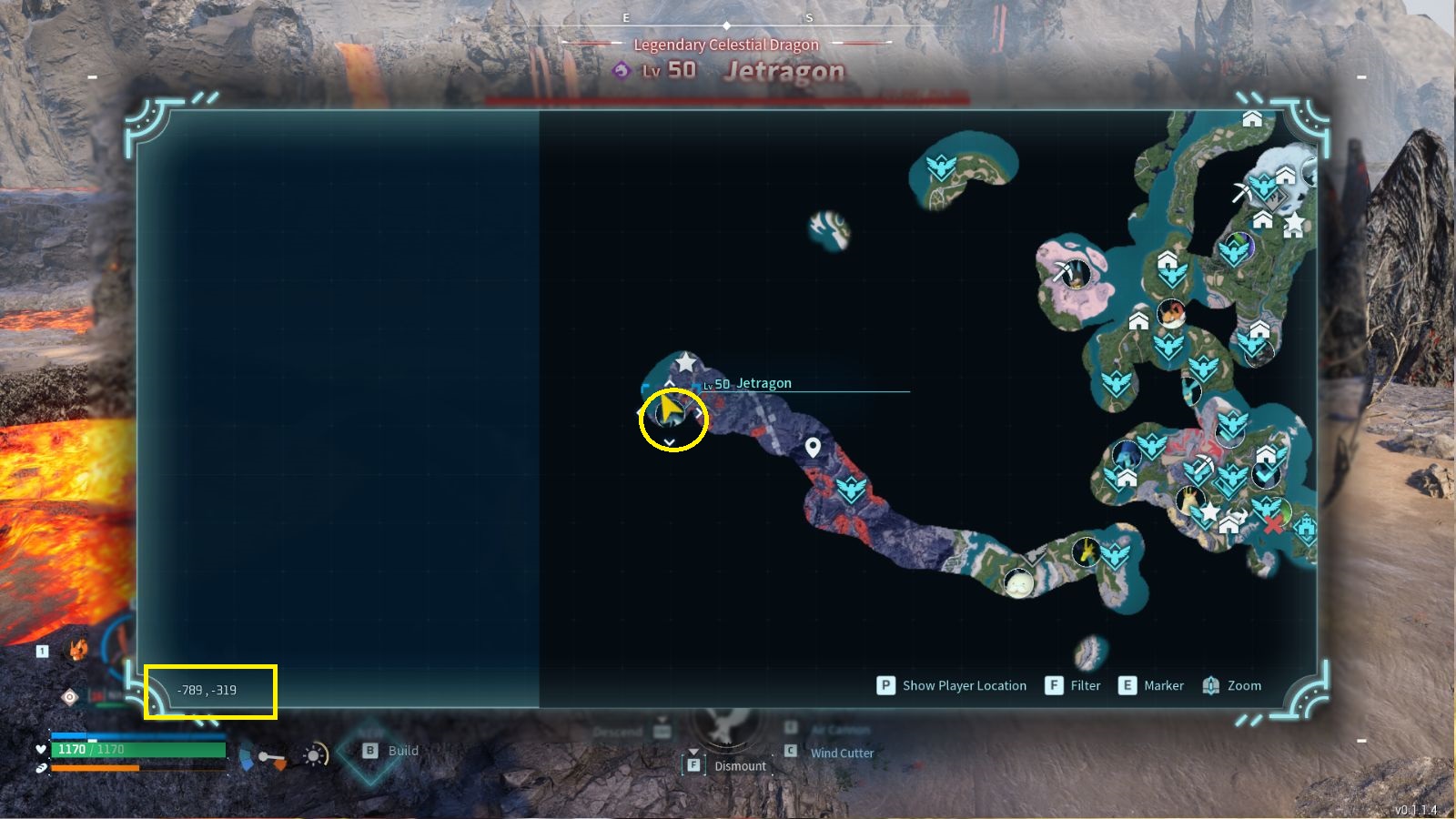This screenshot has height=819, width=1456.
Task: Activate the Dismount prompt
Action: [x=694, y=766]
